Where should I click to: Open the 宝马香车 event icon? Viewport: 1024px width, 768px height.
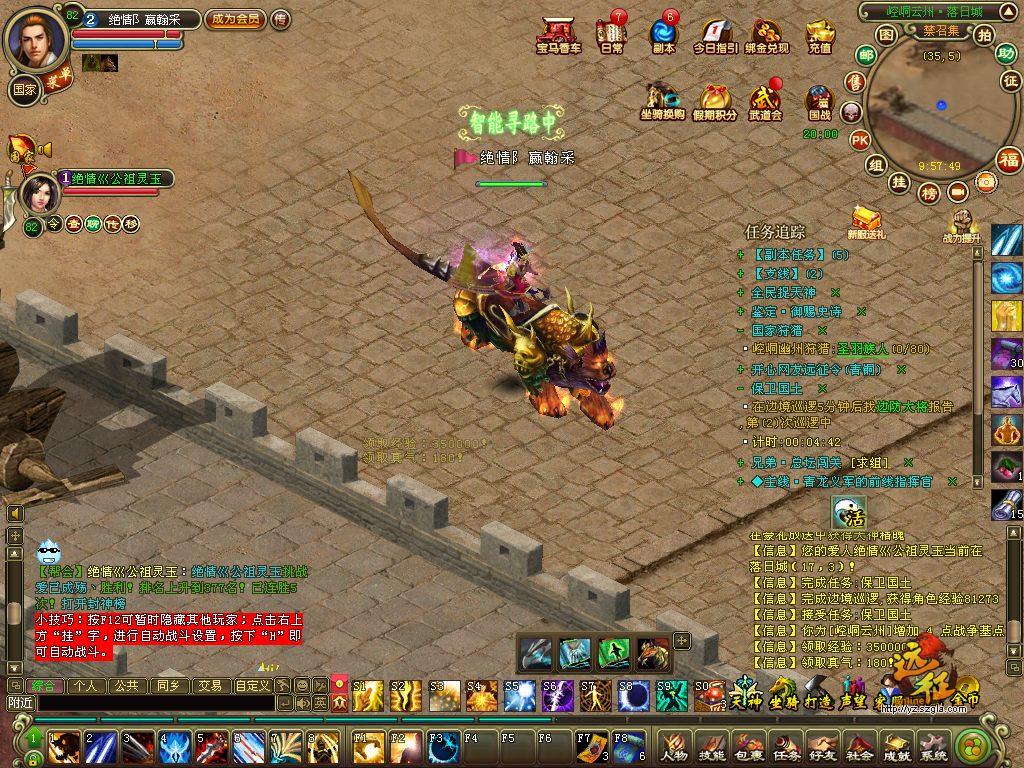[557, 35]
